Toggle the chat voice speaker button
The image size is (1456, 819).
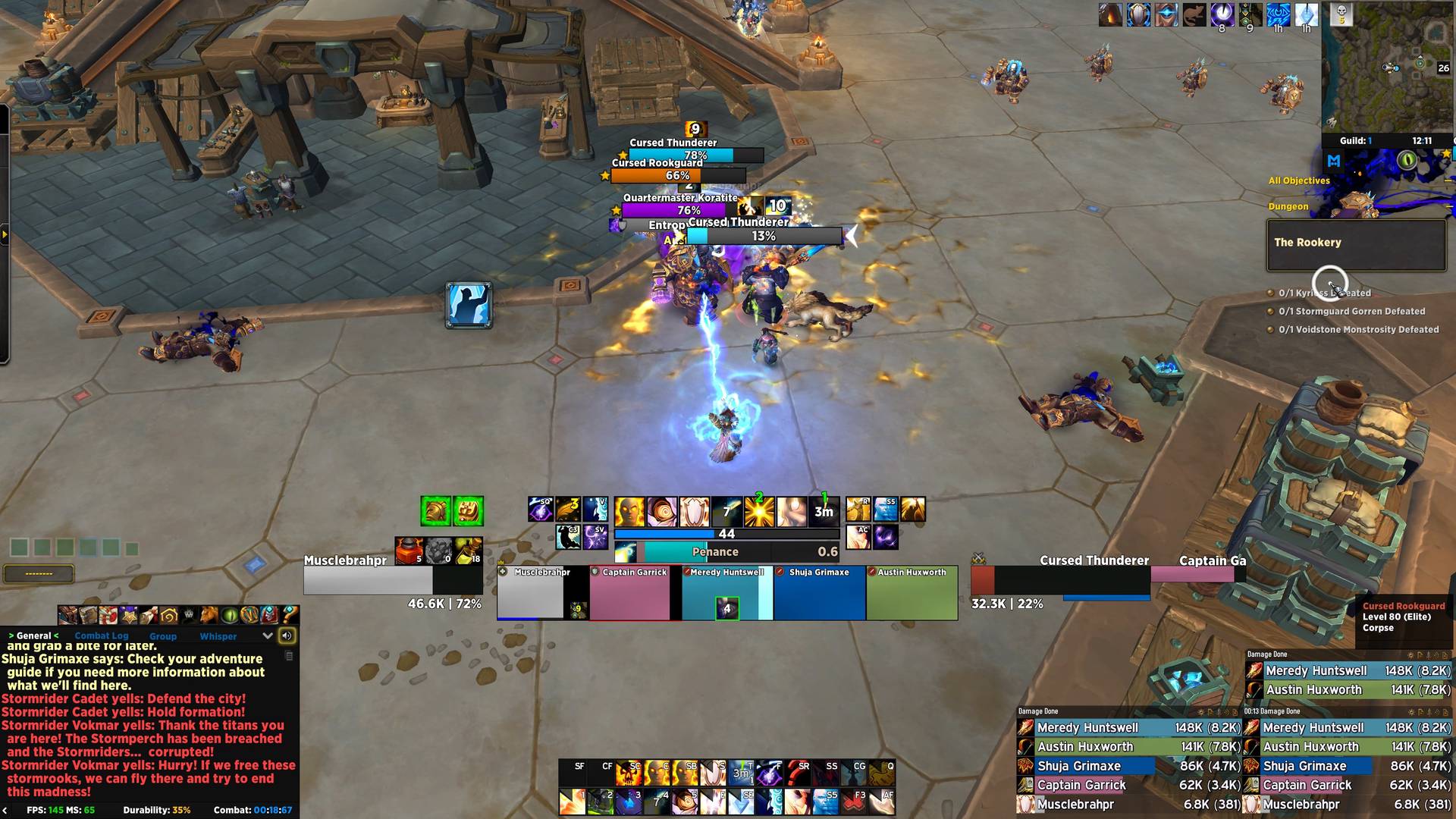pyautogui.click(x=287, y=636)
